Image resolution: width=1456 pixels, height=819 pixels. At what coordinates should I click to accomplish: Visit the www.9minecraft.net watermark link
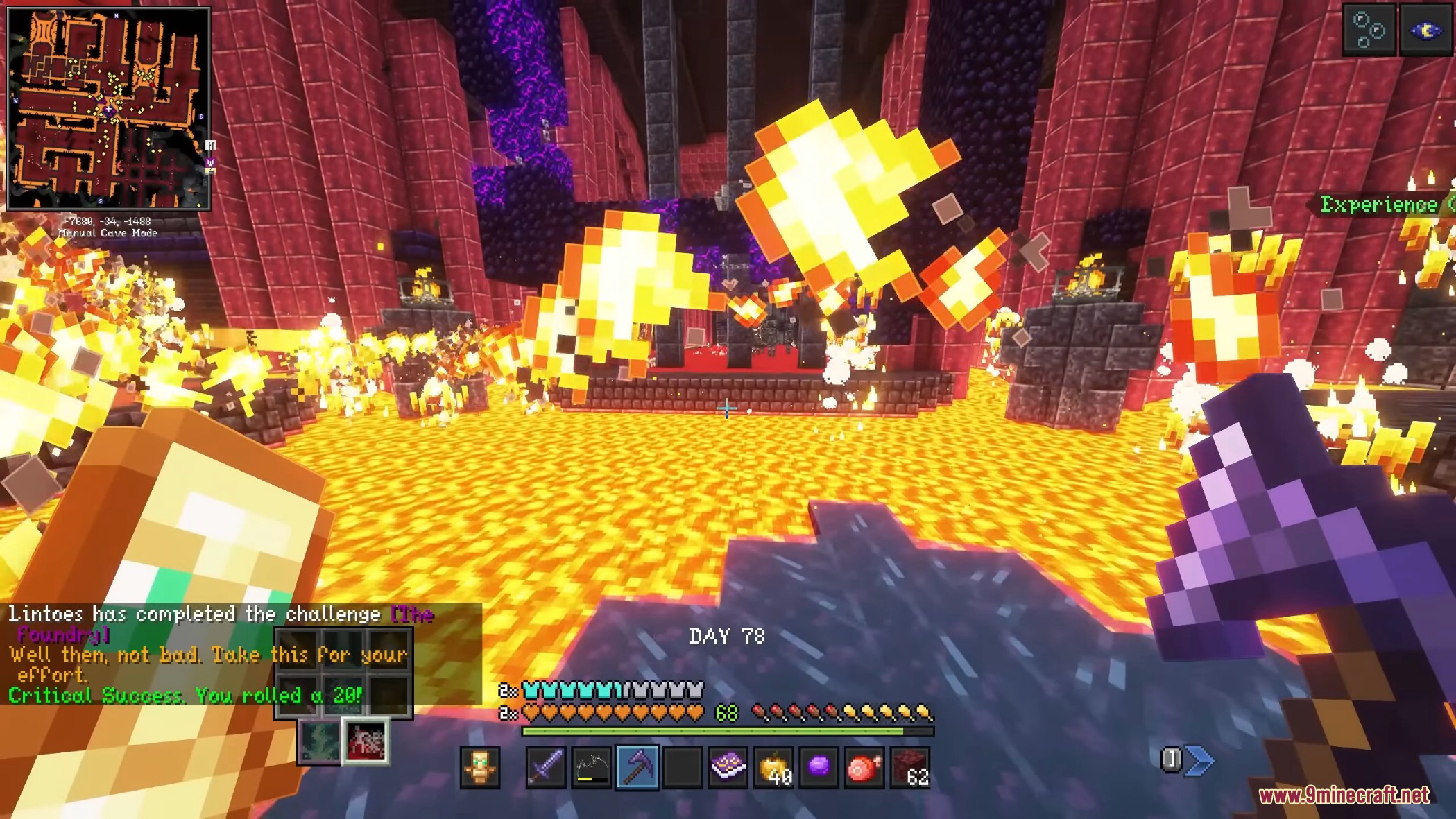click(x=1344, y=795)
